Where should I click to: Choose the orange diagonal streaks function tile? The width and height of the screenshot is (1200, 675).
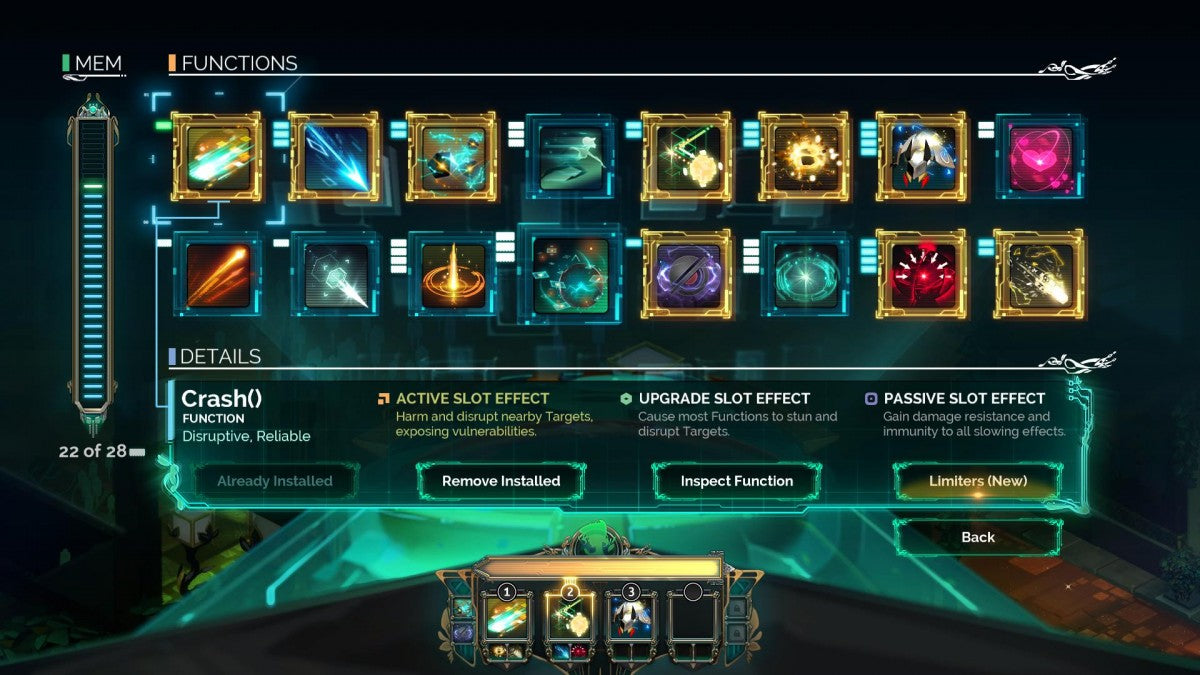coord(216,274)
